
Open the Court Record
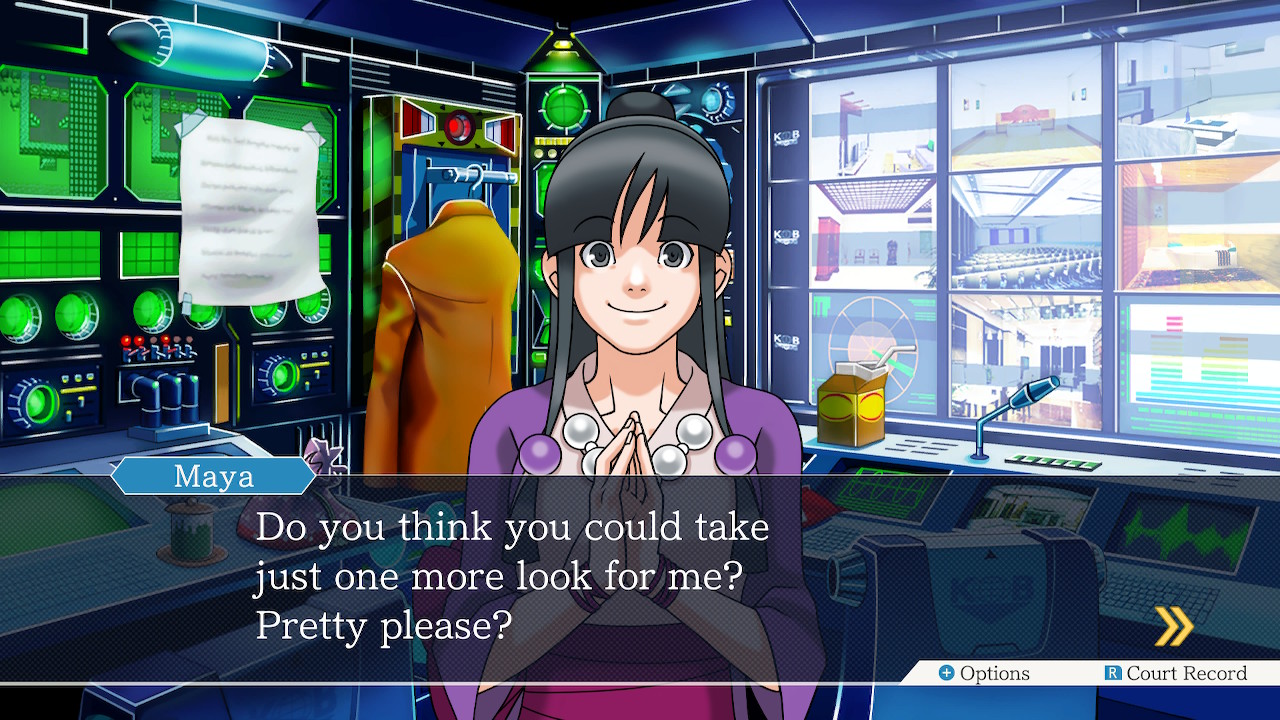point(1176,673)
